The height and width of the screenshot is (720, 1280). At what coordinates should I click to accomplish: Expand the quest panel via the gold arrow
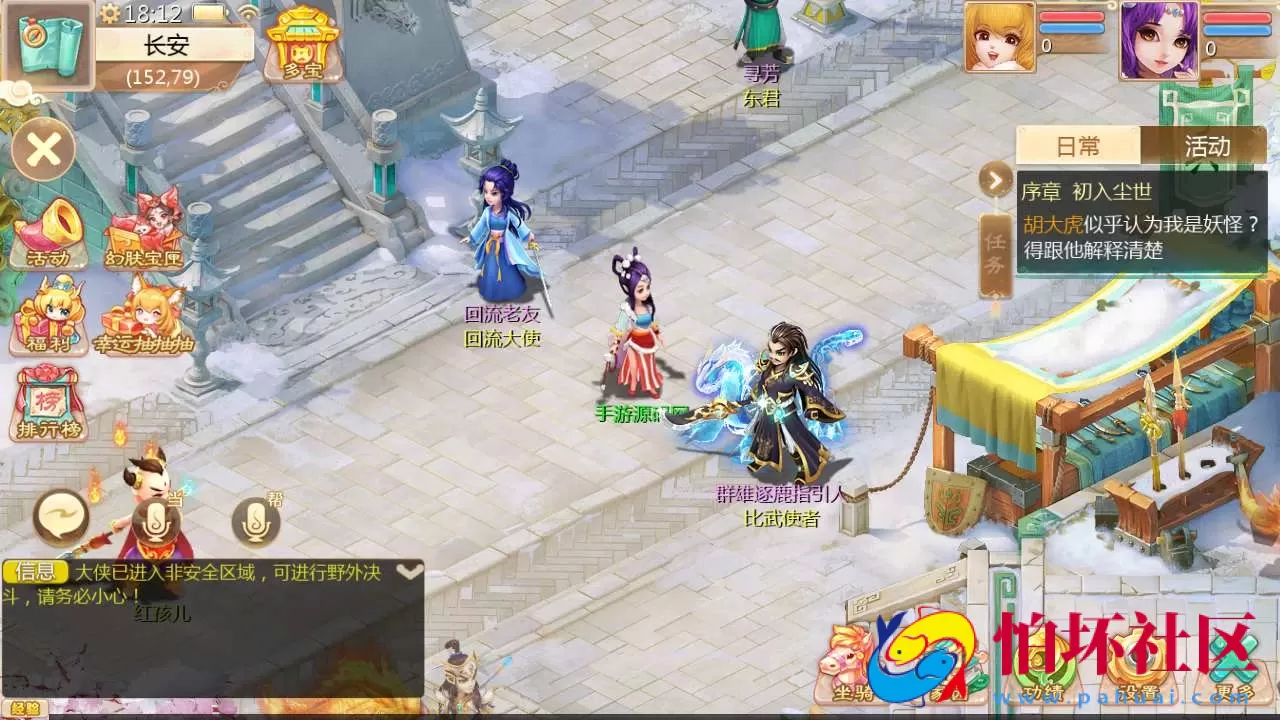pos(994,182)
